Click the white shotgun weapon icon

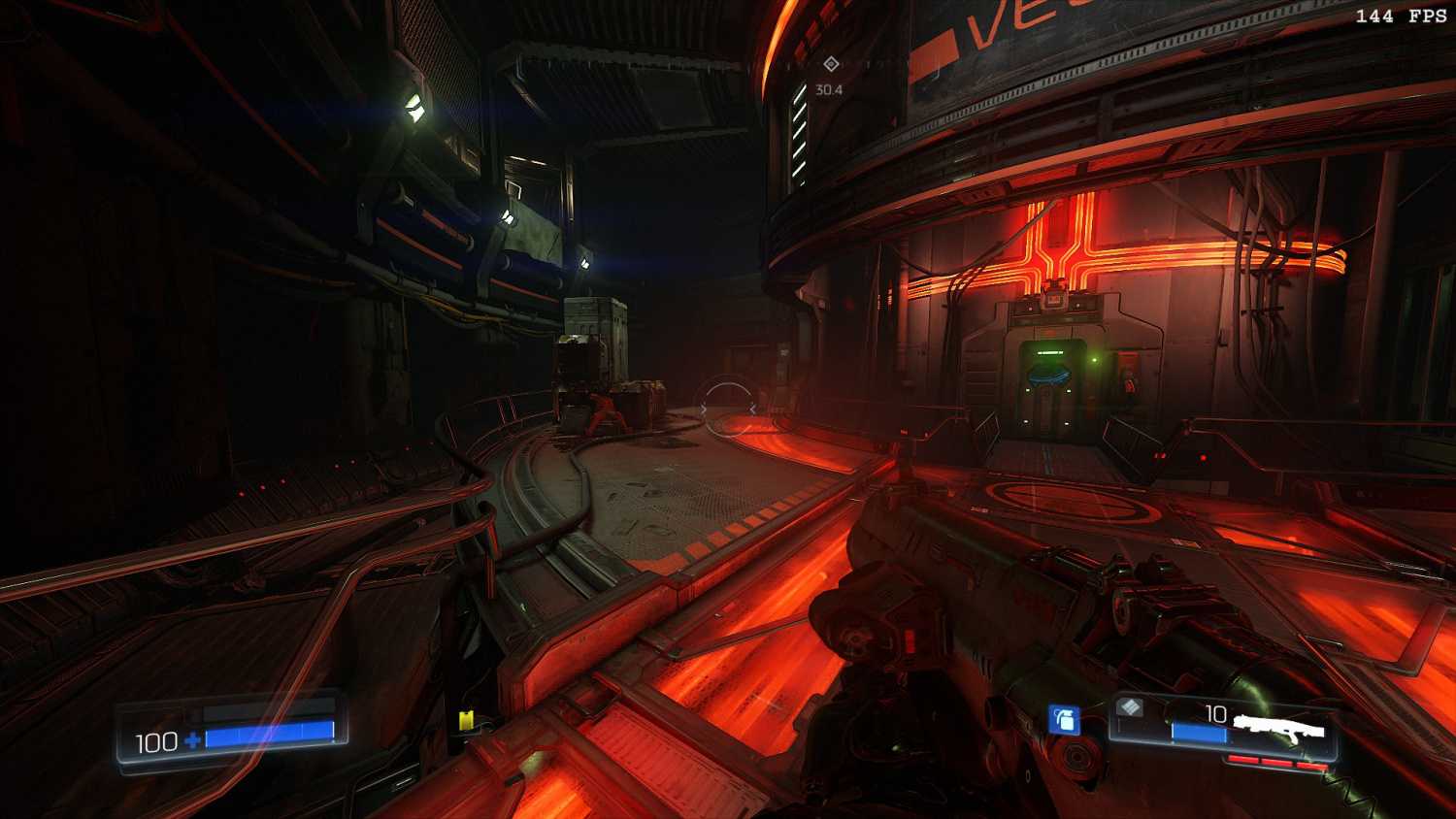pyautogui.click(x=1278, y=728)
